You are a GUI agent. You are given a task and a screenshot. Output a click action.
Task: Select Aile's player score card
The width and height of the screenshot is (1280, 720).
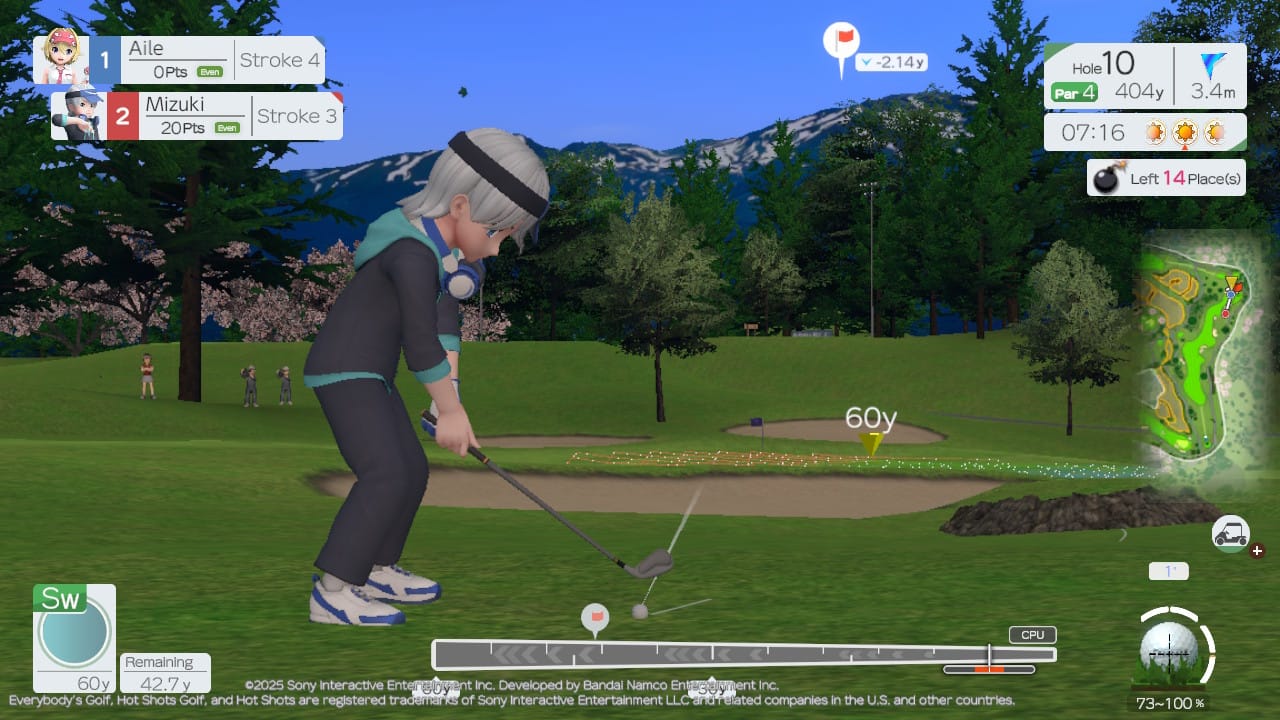click(180, 60)
